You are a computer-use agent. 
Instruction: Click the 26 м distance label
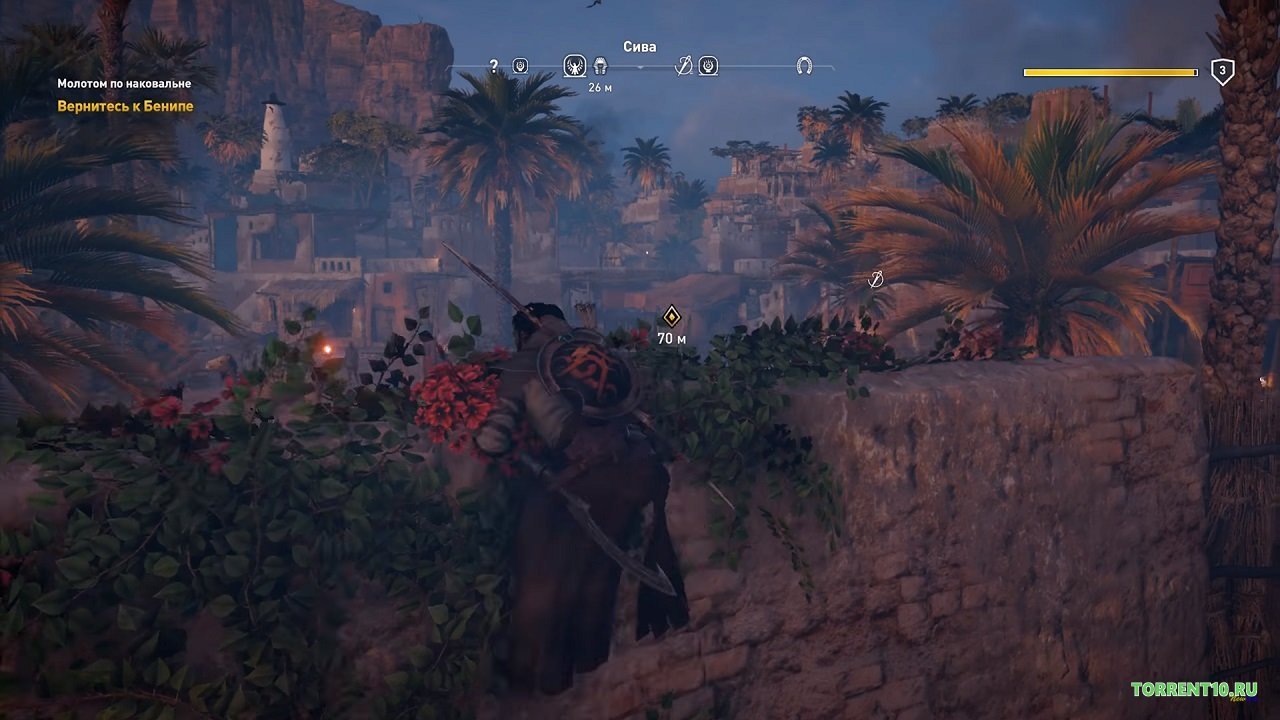pos(599,88)
